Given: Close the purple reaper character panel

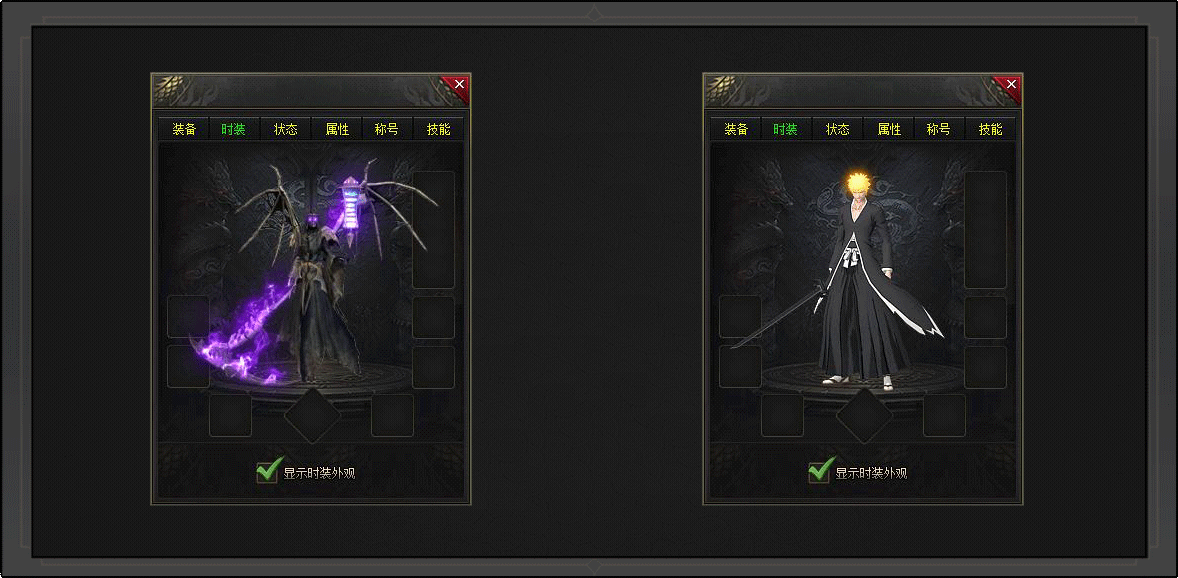Looking at the screenshot, I should tap(459, 85).
